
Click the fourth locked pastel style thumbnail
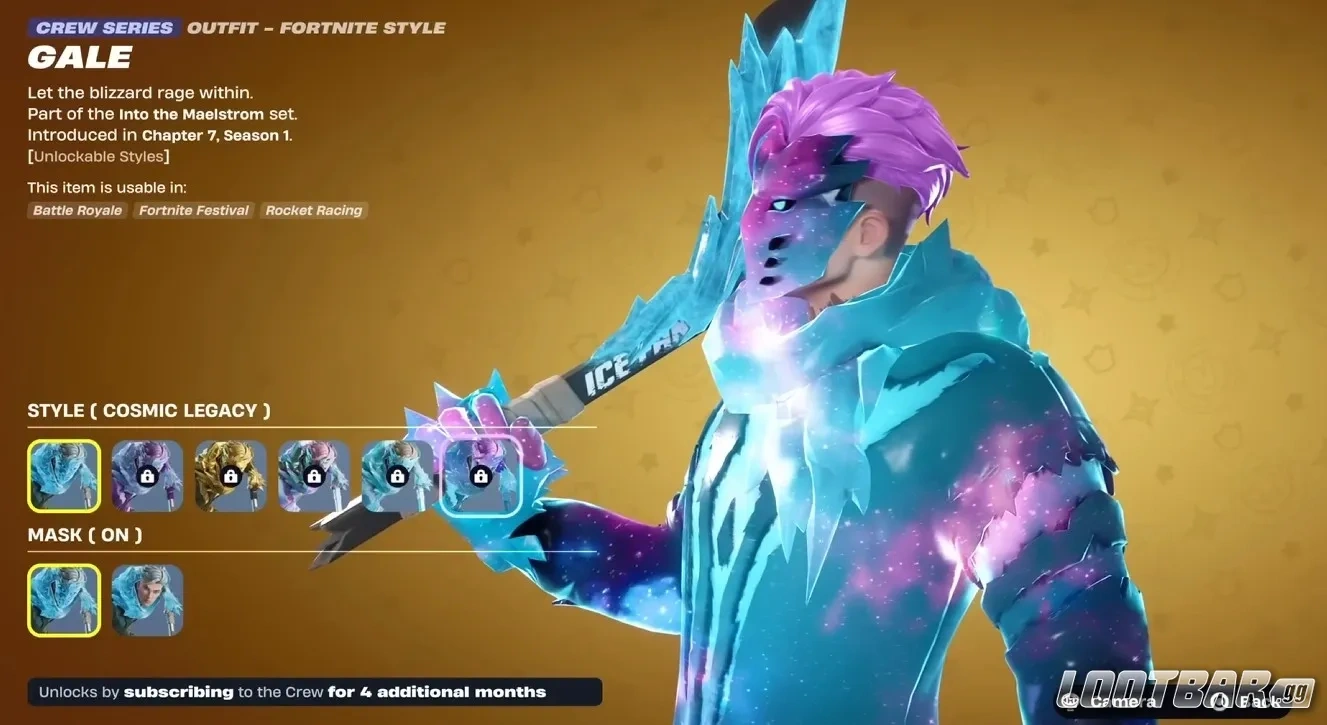pos(313,476)
